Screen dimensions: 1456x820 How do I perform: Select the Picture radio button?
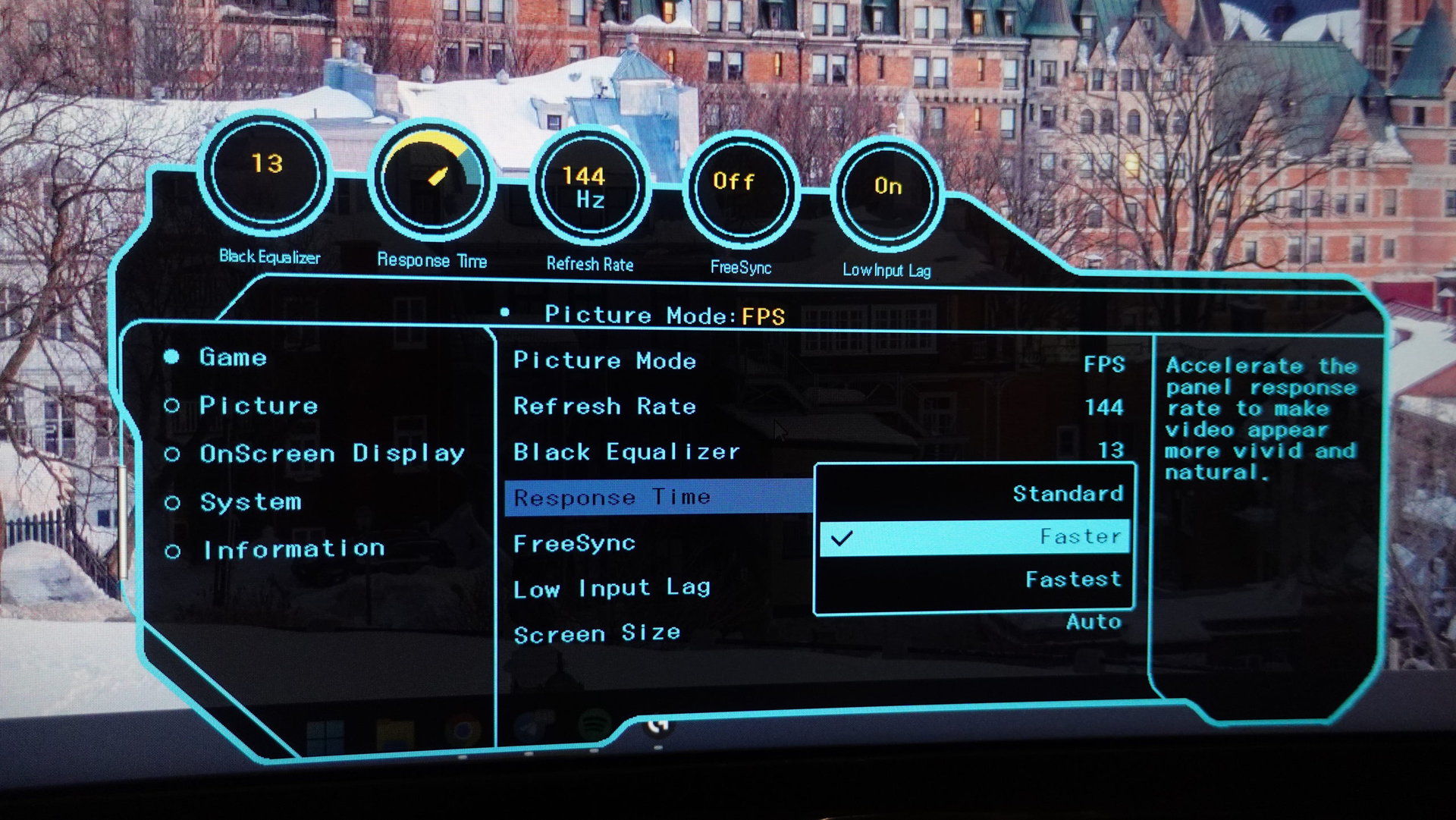coord(258,407)
